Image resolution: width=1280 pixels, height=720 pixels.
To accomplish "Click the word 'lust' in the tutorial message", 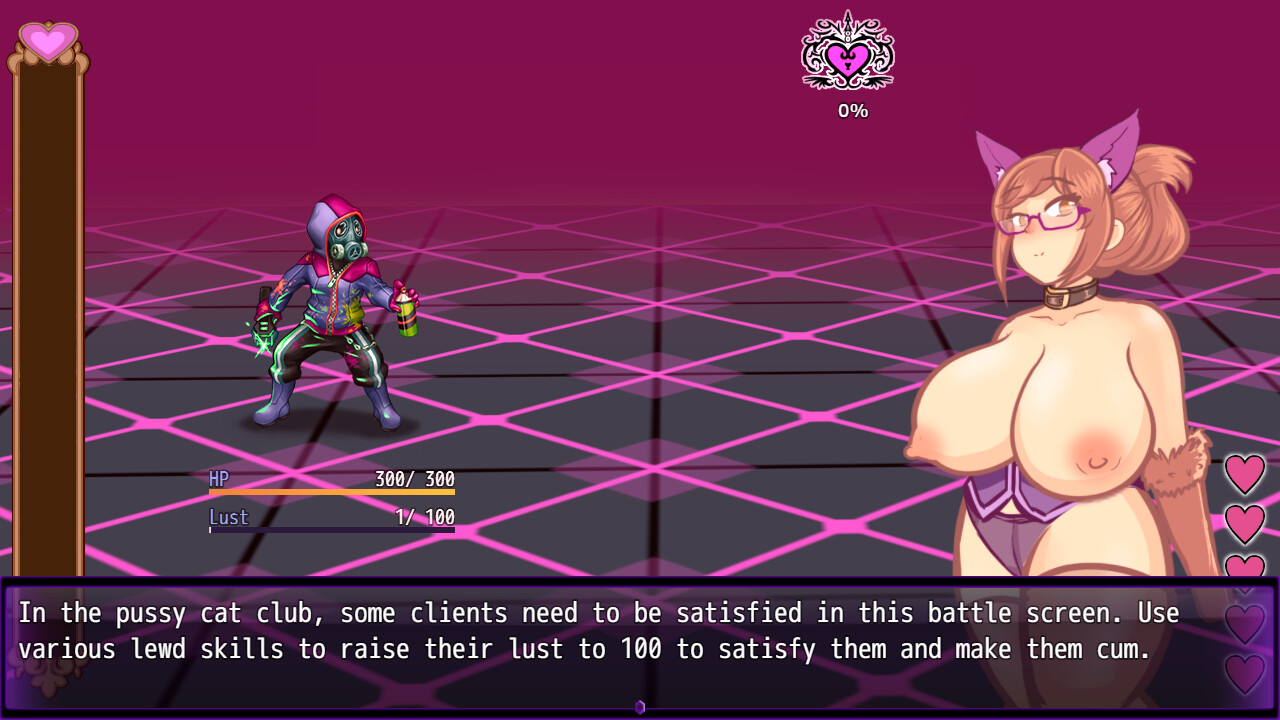I will pos(537,649).
